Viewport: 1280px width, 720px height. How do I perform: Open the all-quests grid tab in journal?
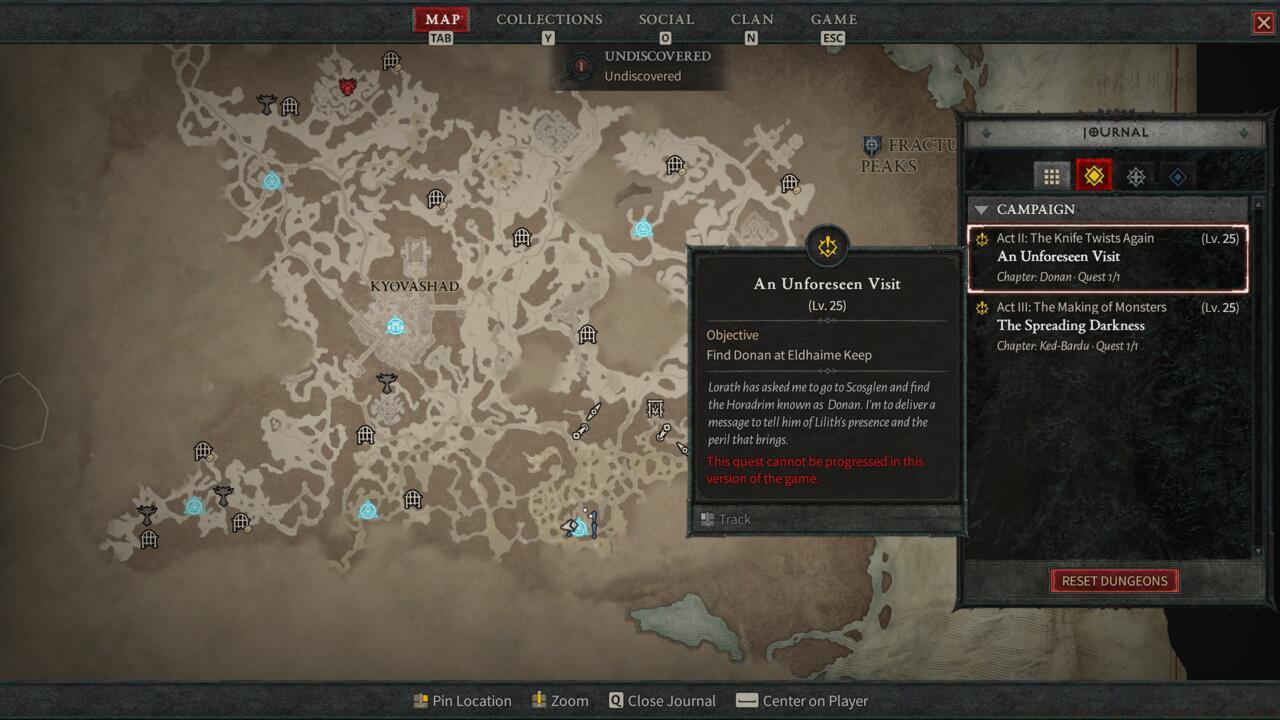pos(1051,175)
